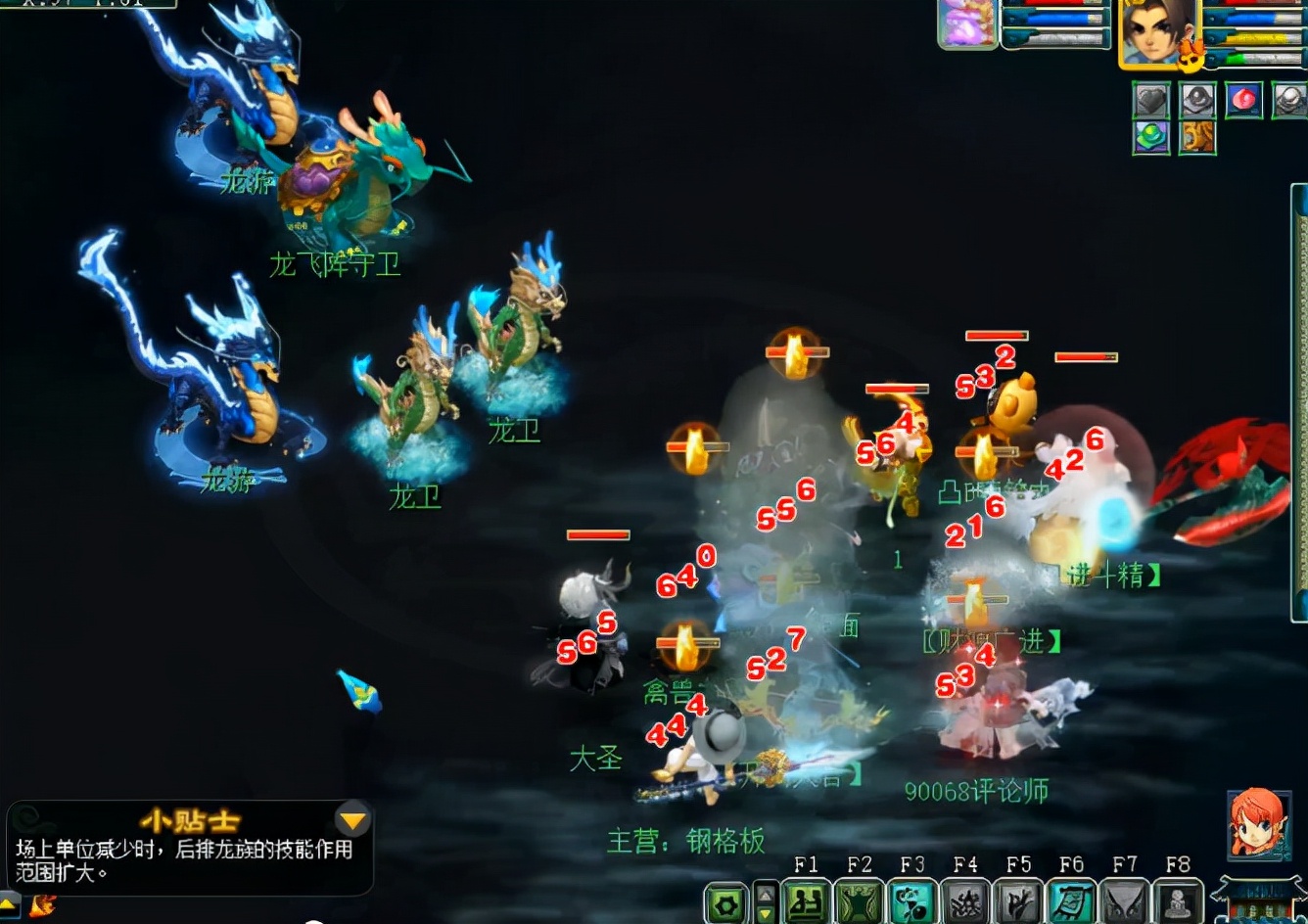Open the player character portrait

coord(1158,33)
